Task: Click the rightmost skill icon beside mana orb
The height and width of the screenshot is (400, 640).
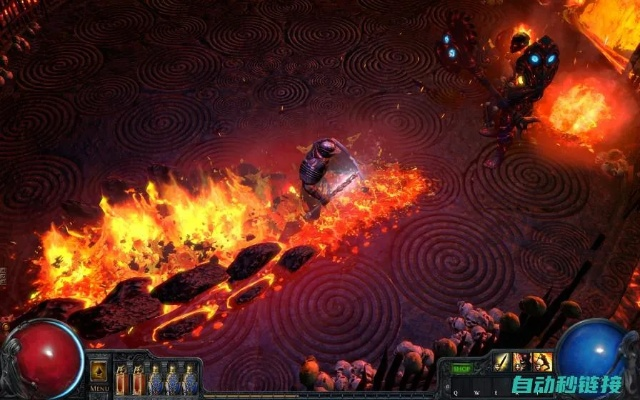Action: (x=541, y=362)
